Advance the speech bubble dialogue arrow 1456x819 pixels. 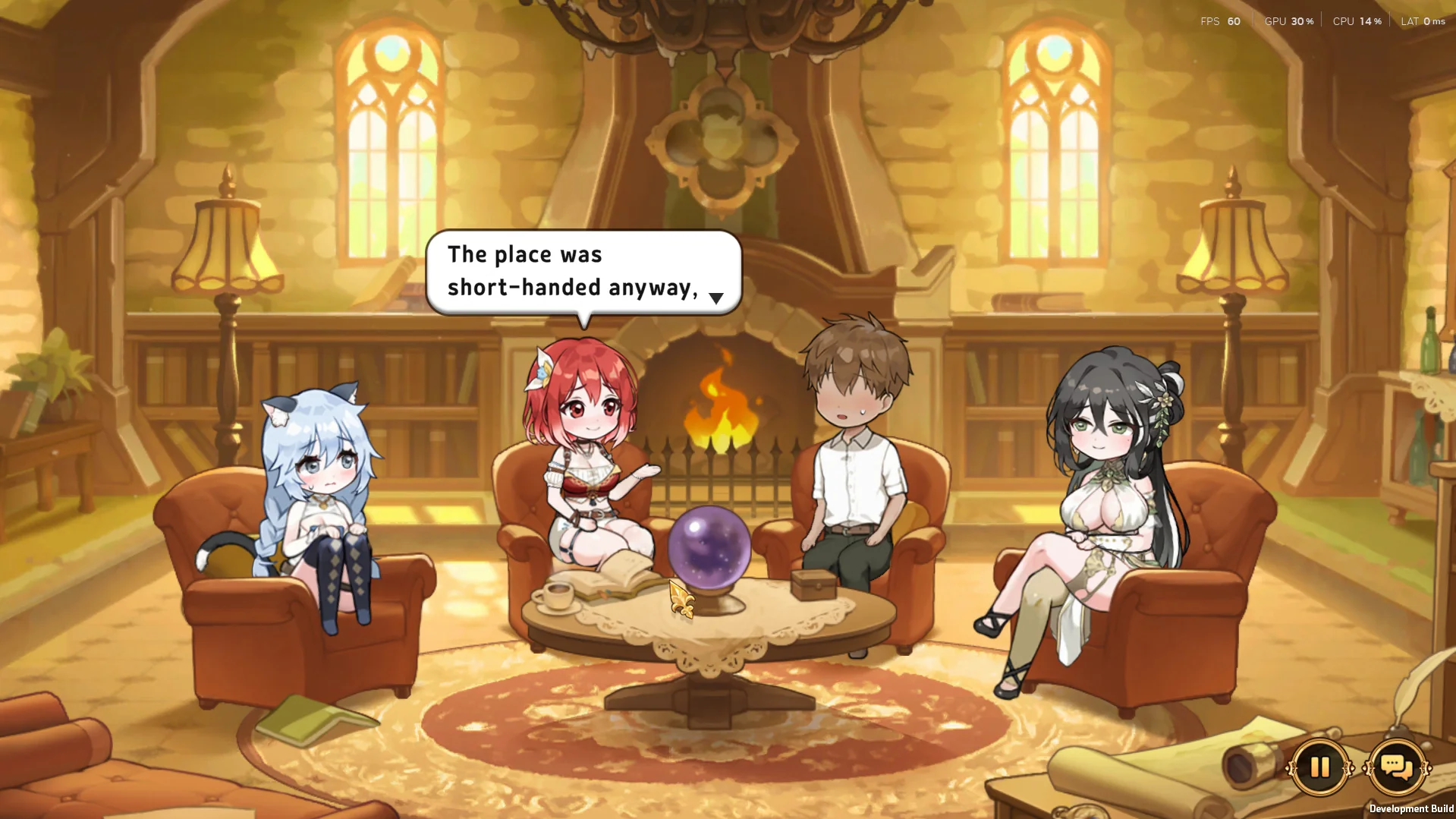[x=715, y=298]
